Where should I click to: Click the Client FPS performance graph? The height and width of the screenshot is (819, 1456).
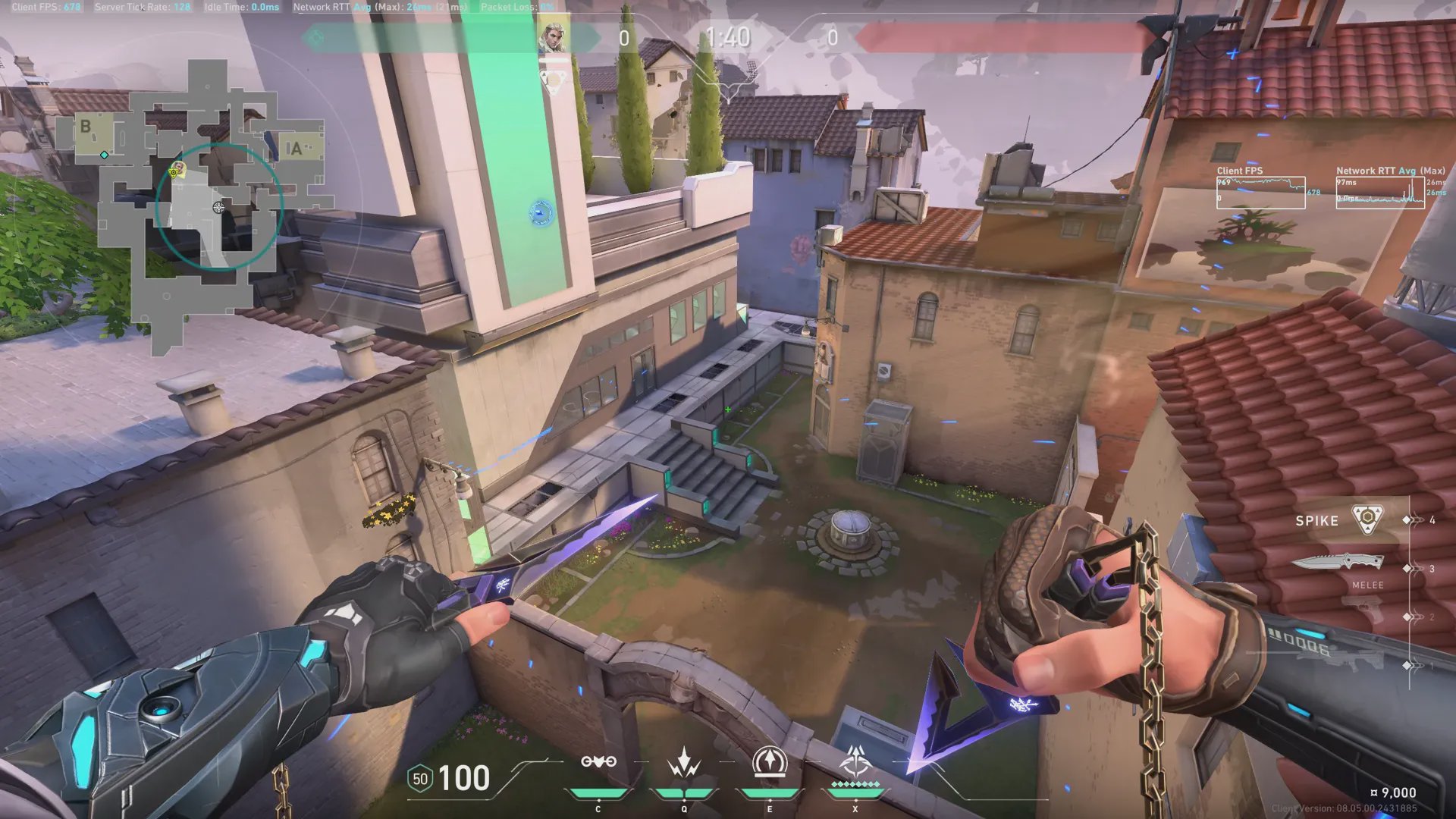pyautogui.click(x=1260, y=193)
